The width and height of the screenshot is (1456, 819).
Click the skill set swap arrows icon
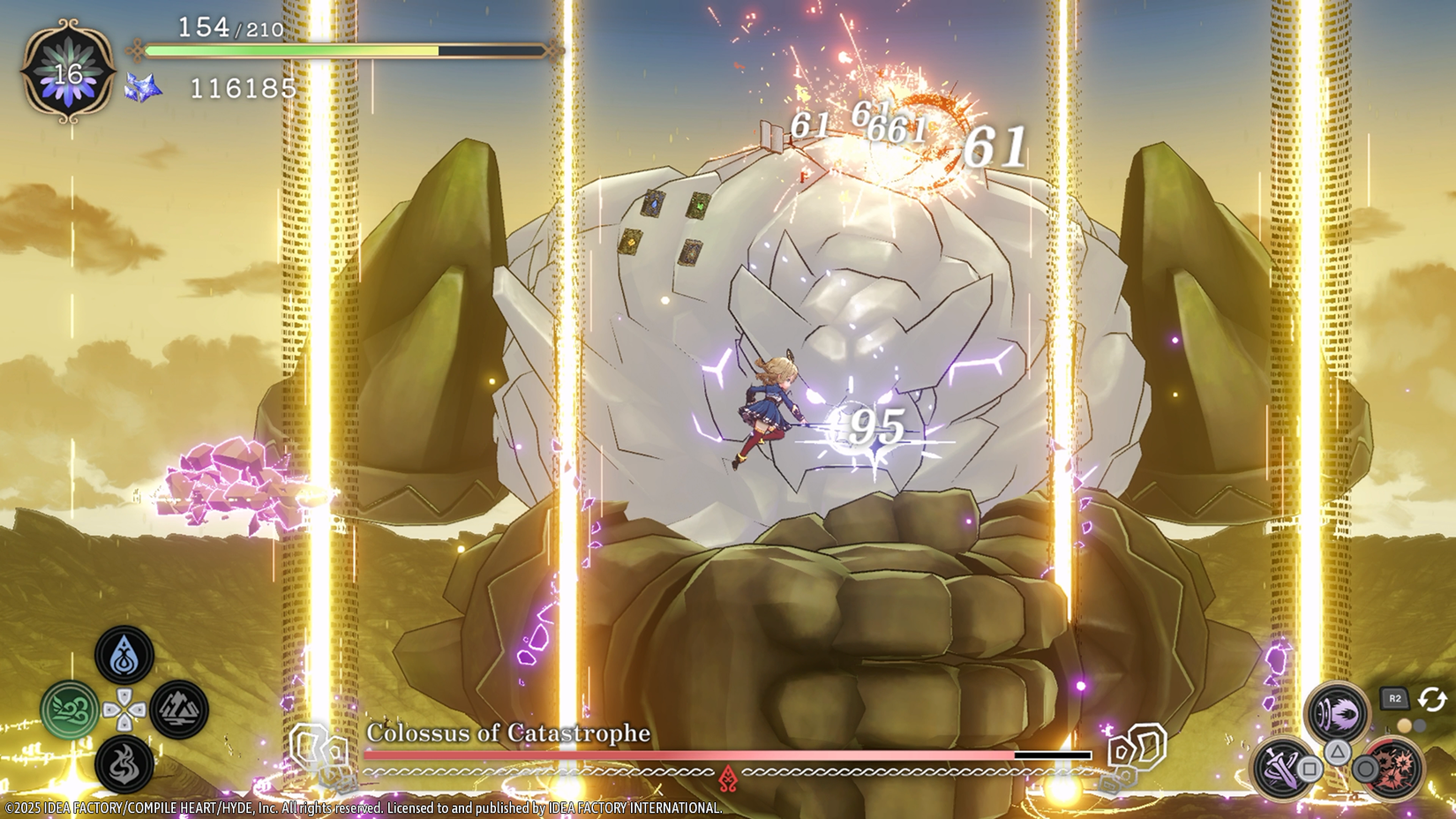[x=1431, y=700]
